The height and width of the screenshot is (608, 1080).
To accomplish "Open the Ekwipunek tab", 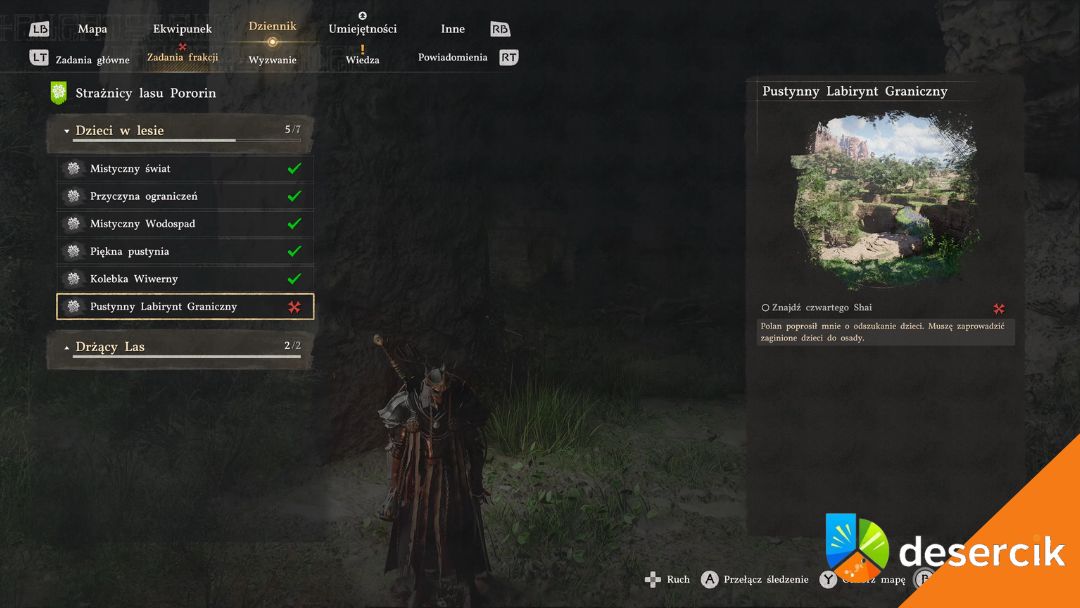I will [182, 29].
